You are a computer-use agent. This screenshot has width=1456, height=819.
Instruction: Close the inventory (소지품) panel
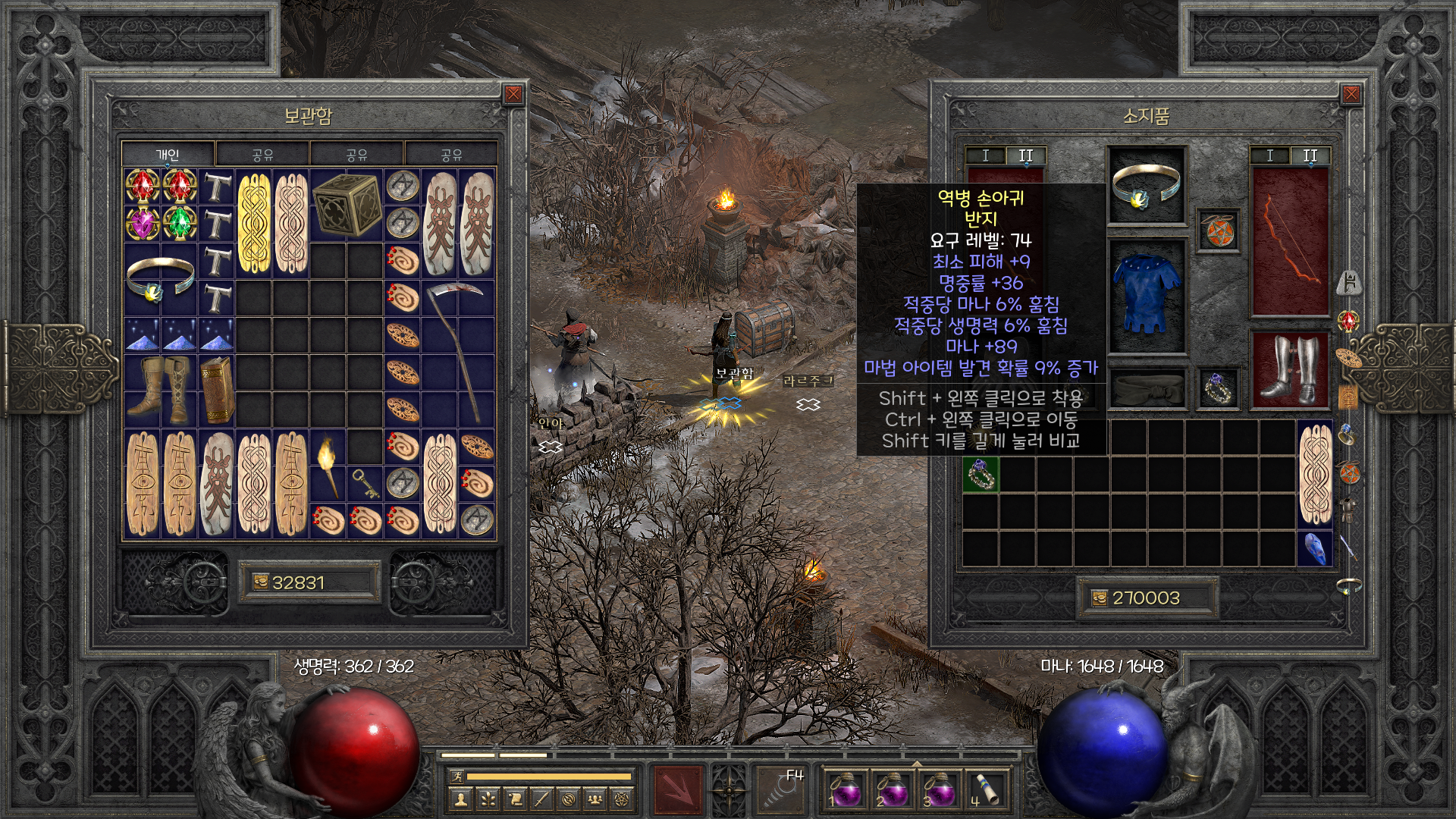pyautogui.click(x=1351, y=94)
